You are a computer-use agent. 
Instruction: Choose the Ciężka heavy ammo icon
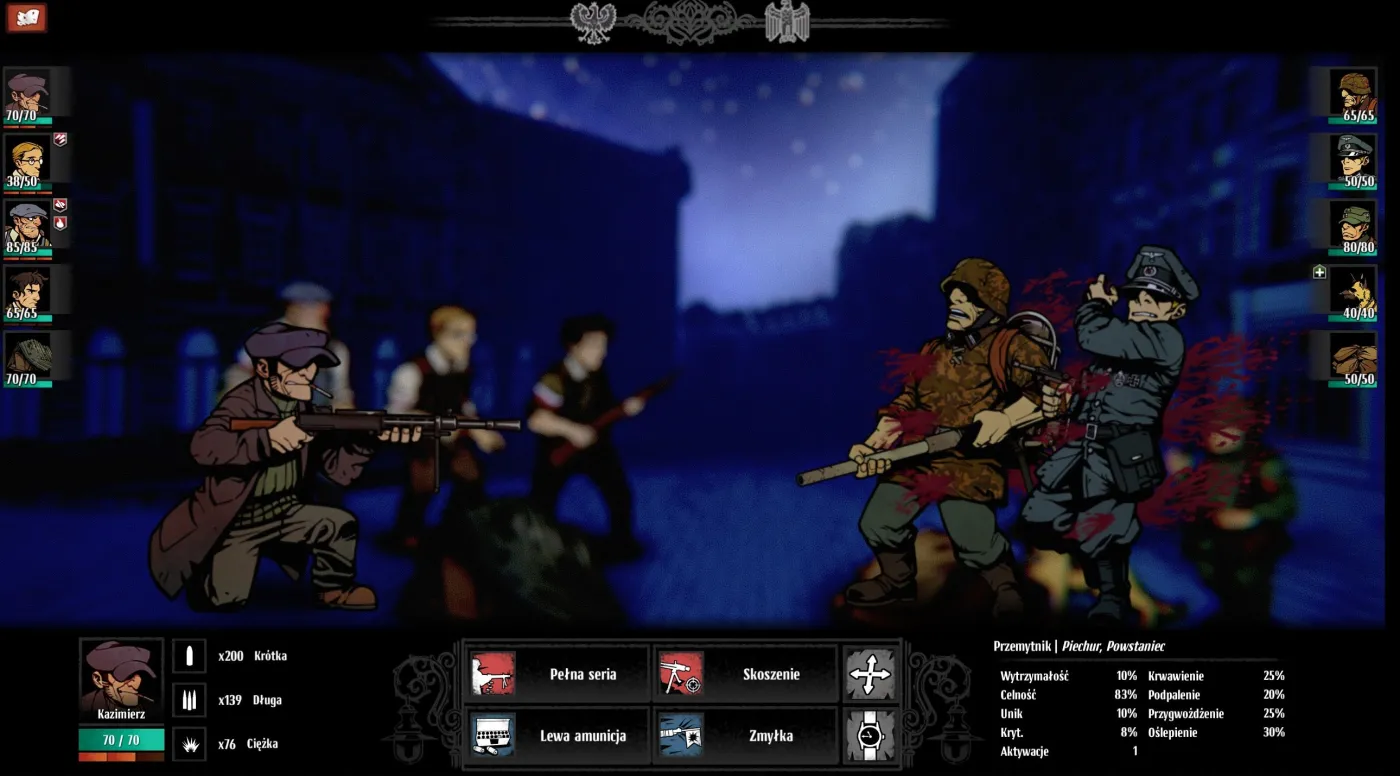pyautogui.click(x=189, y=744)
